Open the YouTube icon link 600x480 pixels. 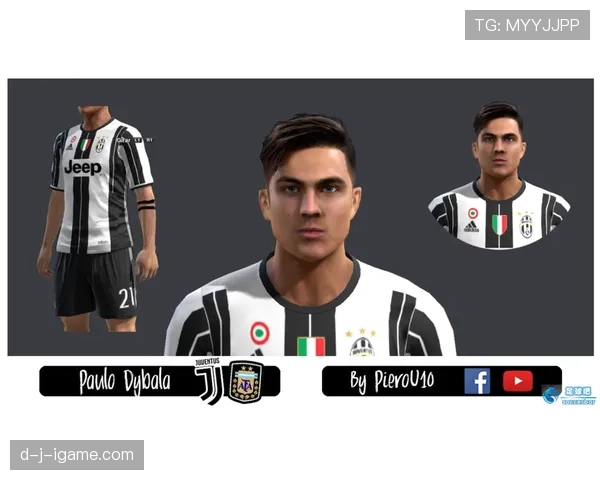click(517, 381)
